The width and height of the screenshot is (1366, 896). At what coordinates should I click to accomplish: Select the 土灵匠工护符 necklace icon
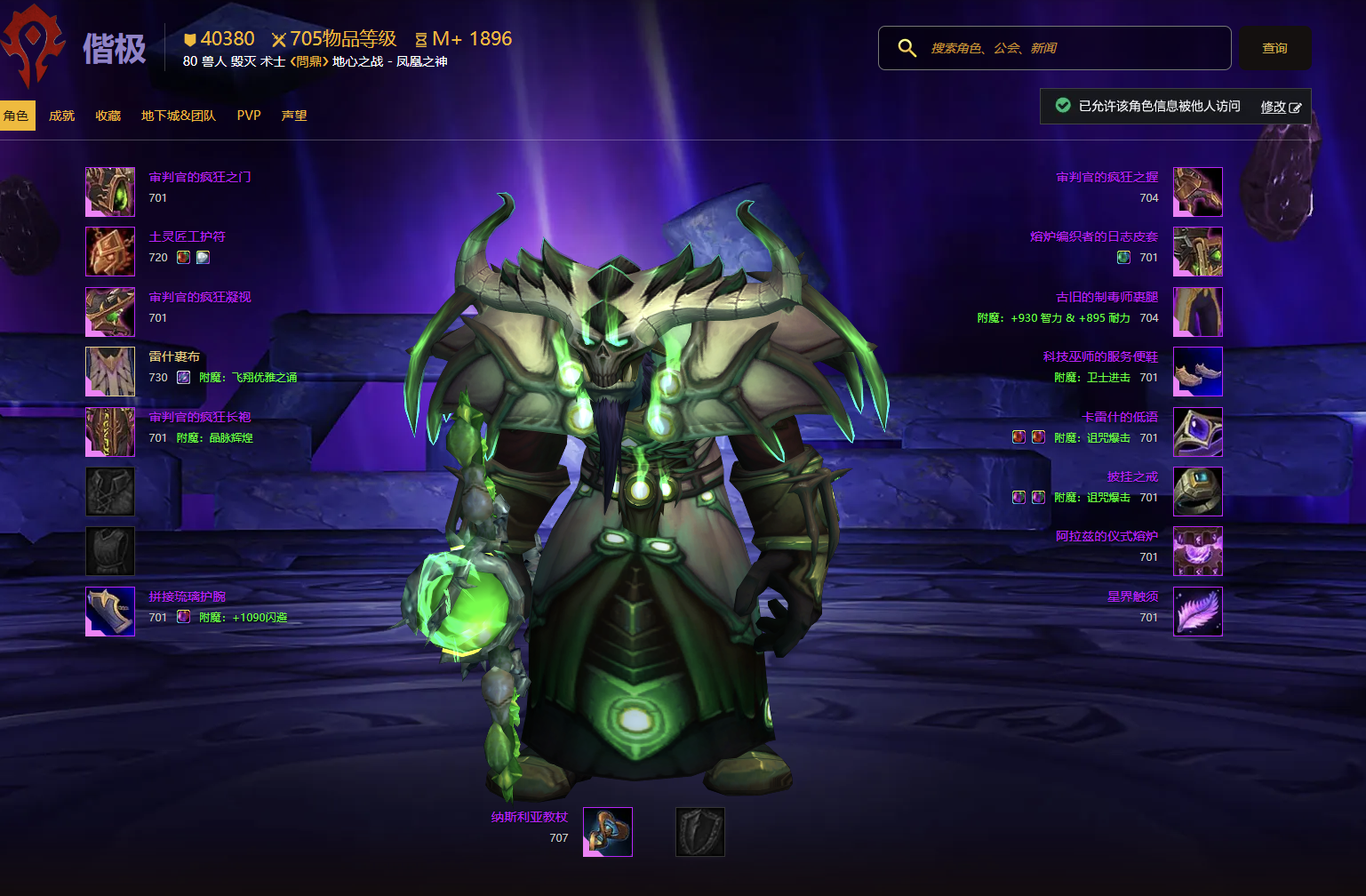pyautogui.click(x=110, y=252)
